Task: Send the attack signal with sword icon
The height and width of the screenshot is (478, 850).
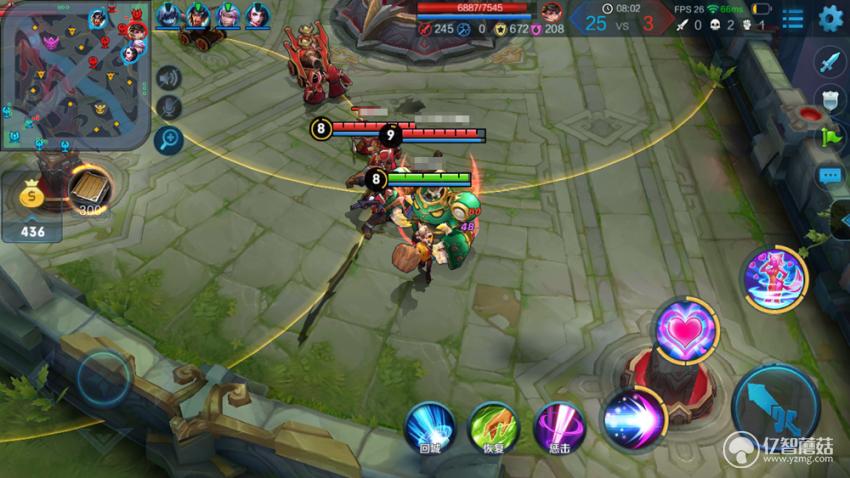Action: point(829,62)
